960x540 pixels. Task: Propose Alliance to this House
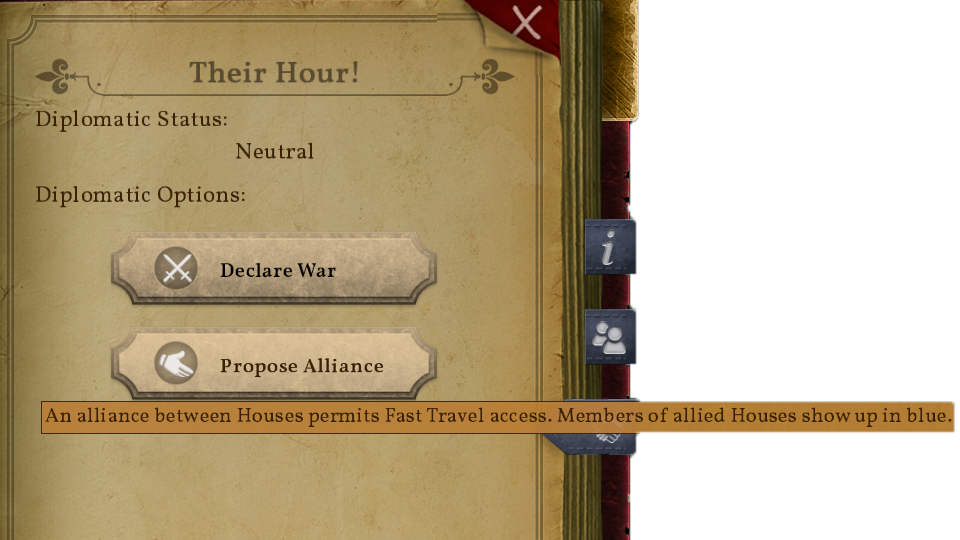(274, 365)
